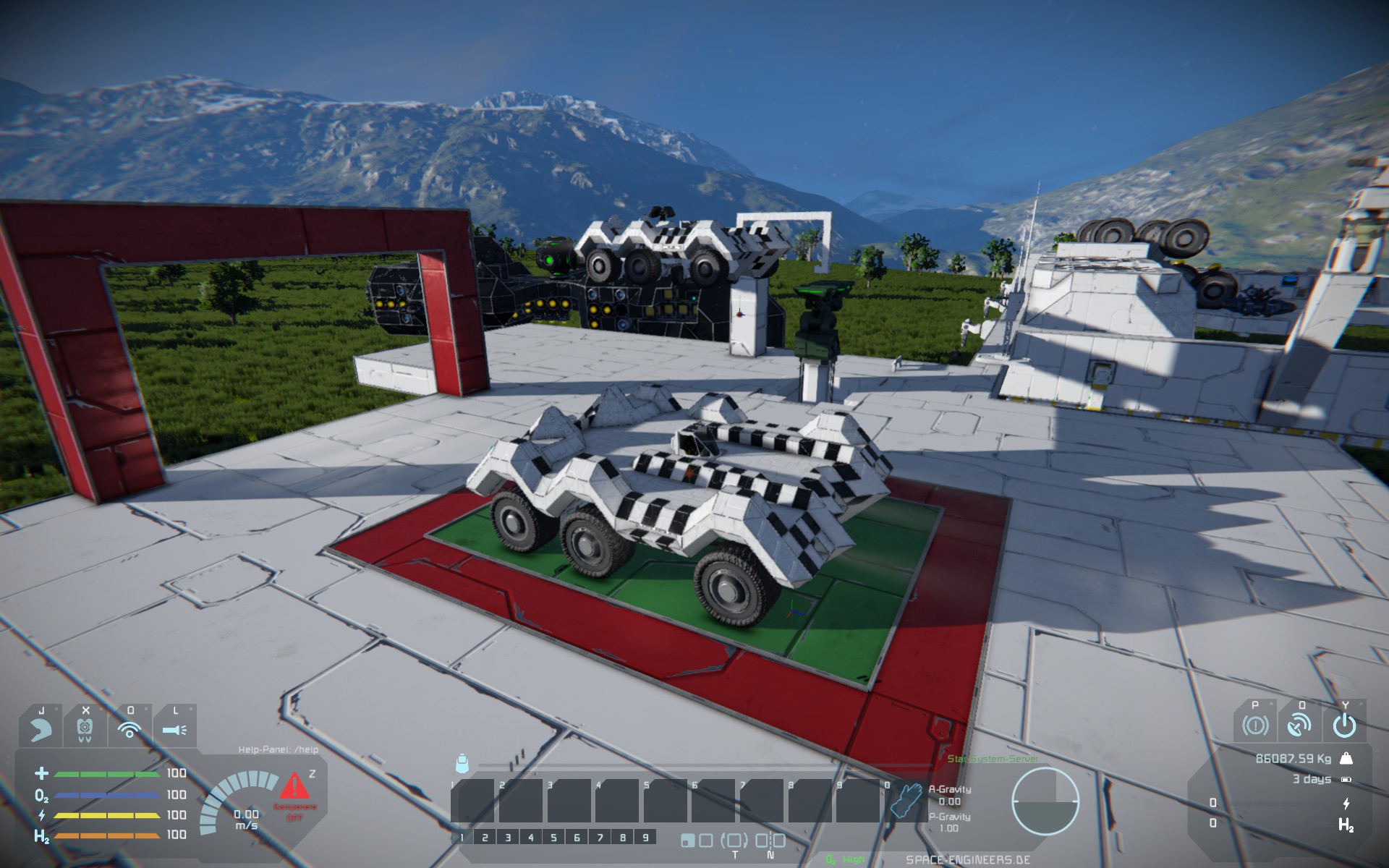
Task: Click the red dampeners warning triangle
Action: point(294,786)
